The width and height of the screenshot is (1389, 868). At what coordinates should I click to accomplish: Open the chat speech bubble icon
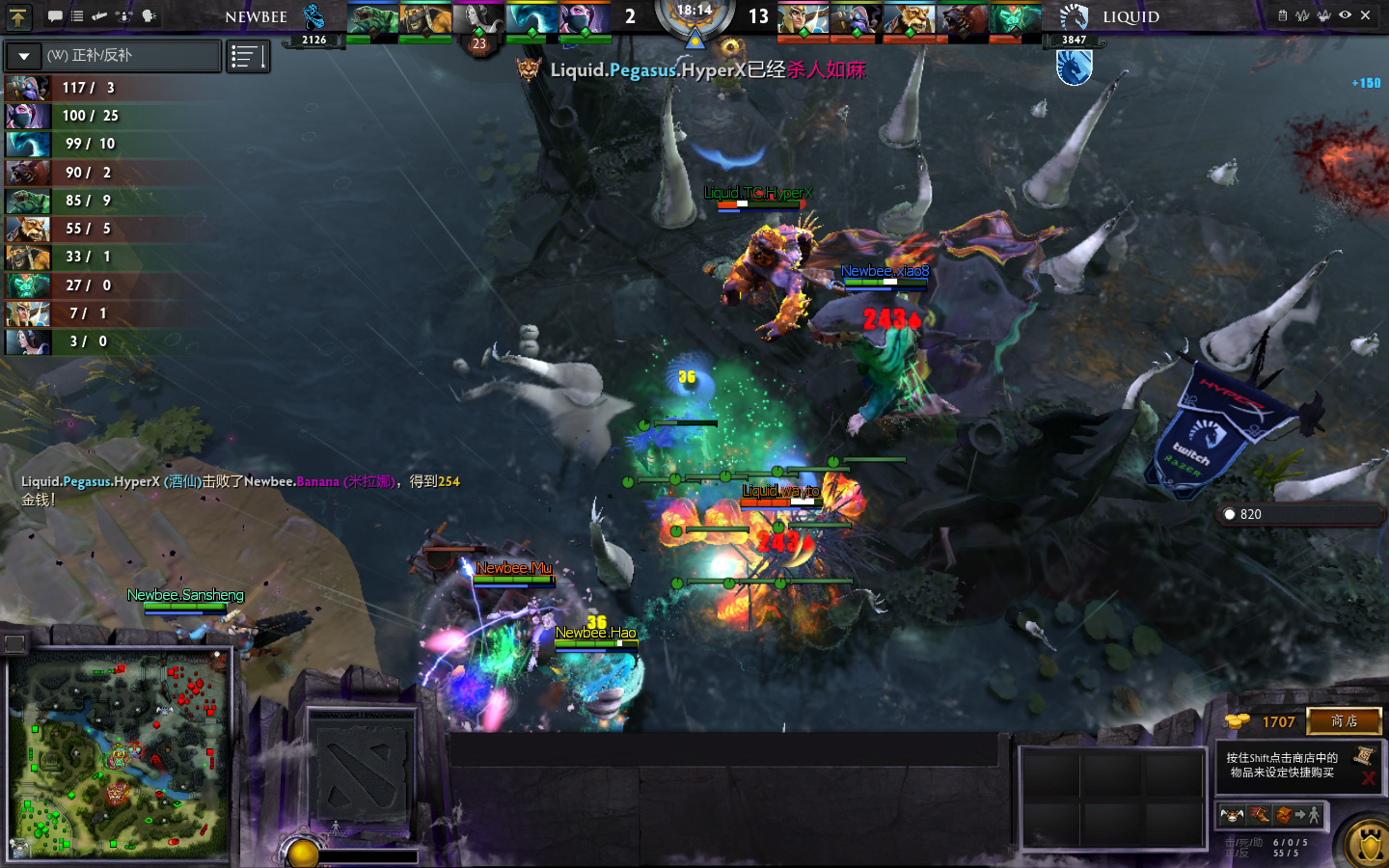tap(55, 16)
